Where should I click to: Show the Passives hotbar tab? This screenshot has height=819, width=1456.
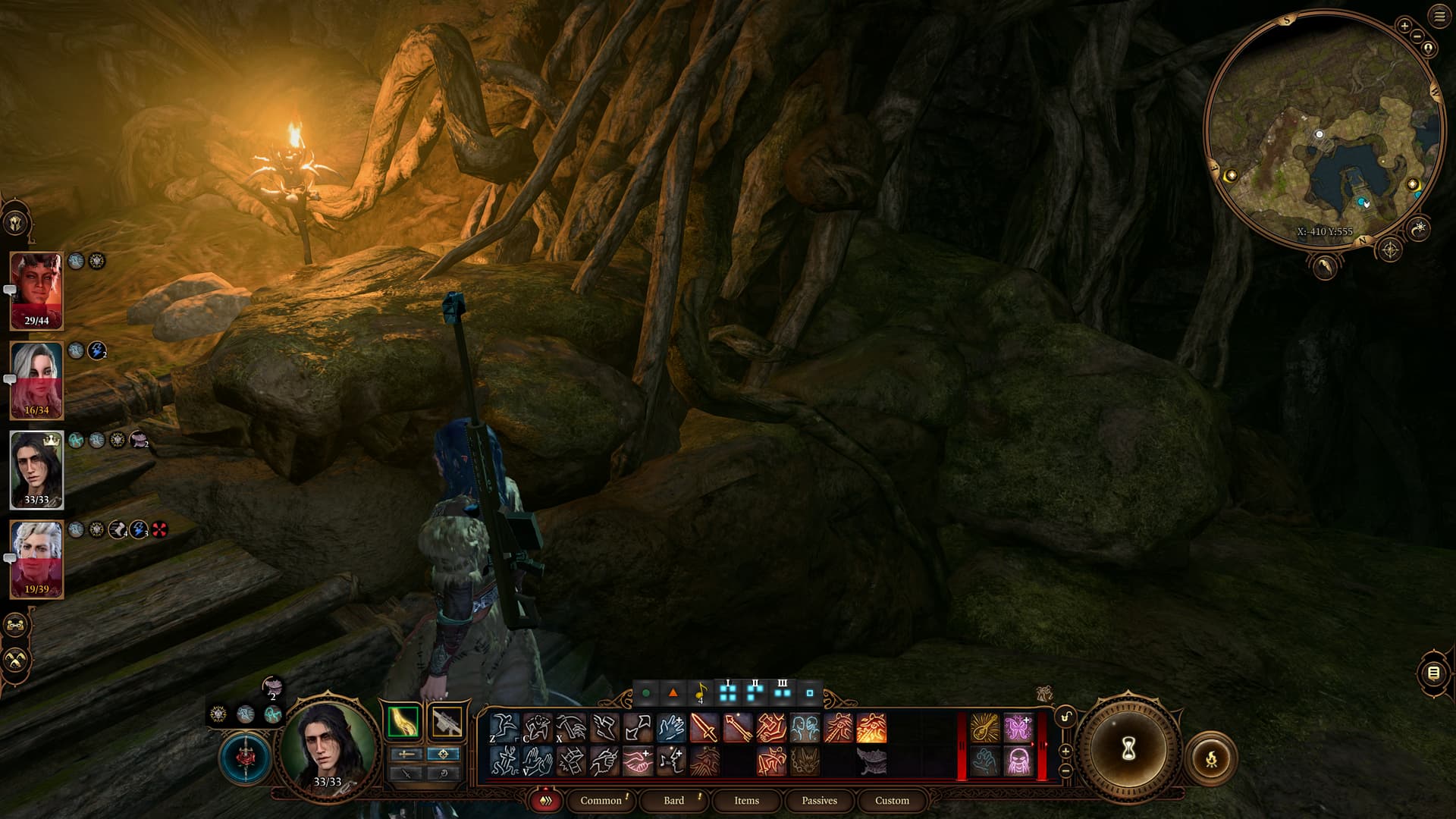coord(819,800)
